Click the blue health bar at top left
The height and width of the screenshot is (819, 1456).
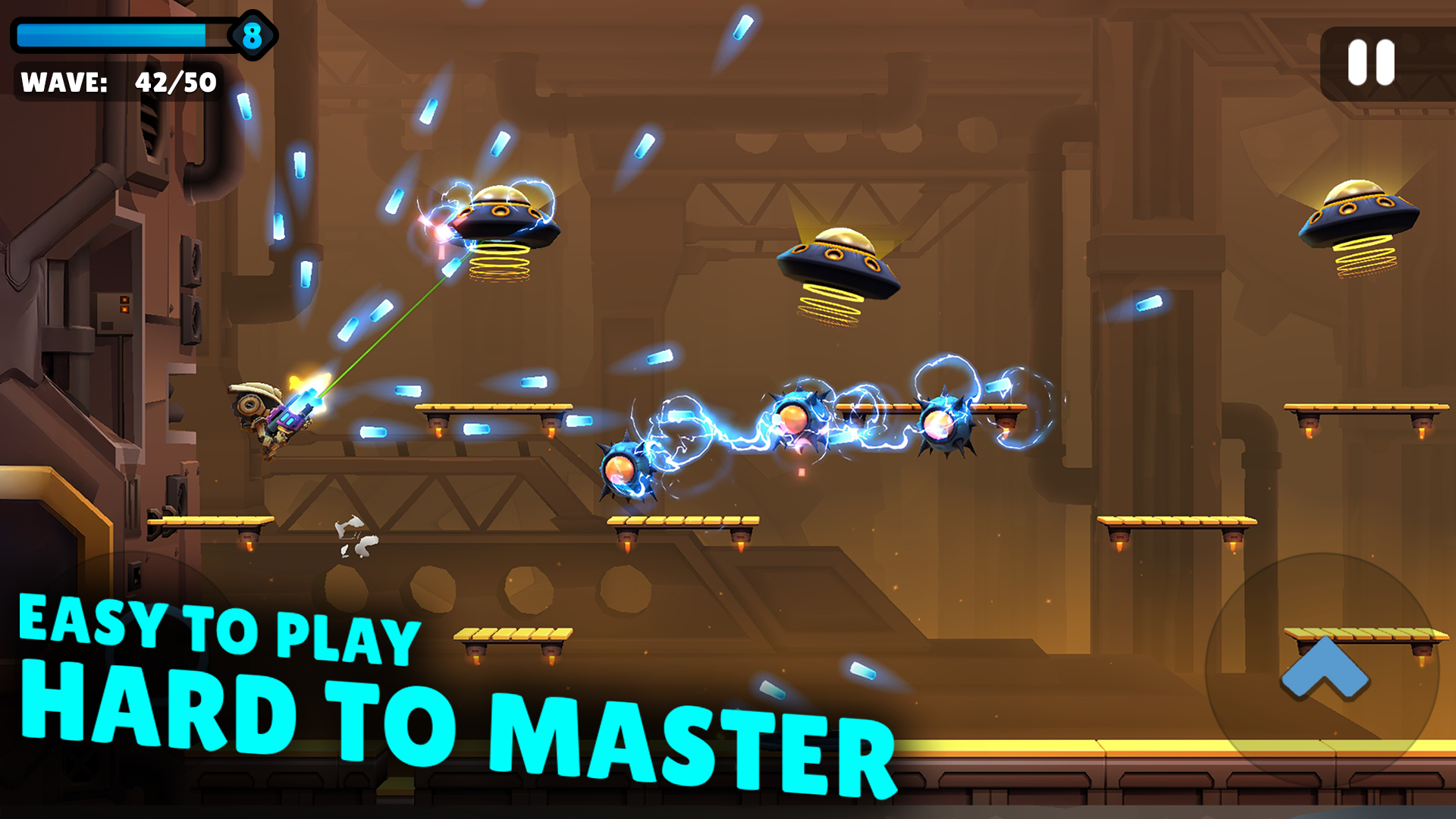(114, 33)
